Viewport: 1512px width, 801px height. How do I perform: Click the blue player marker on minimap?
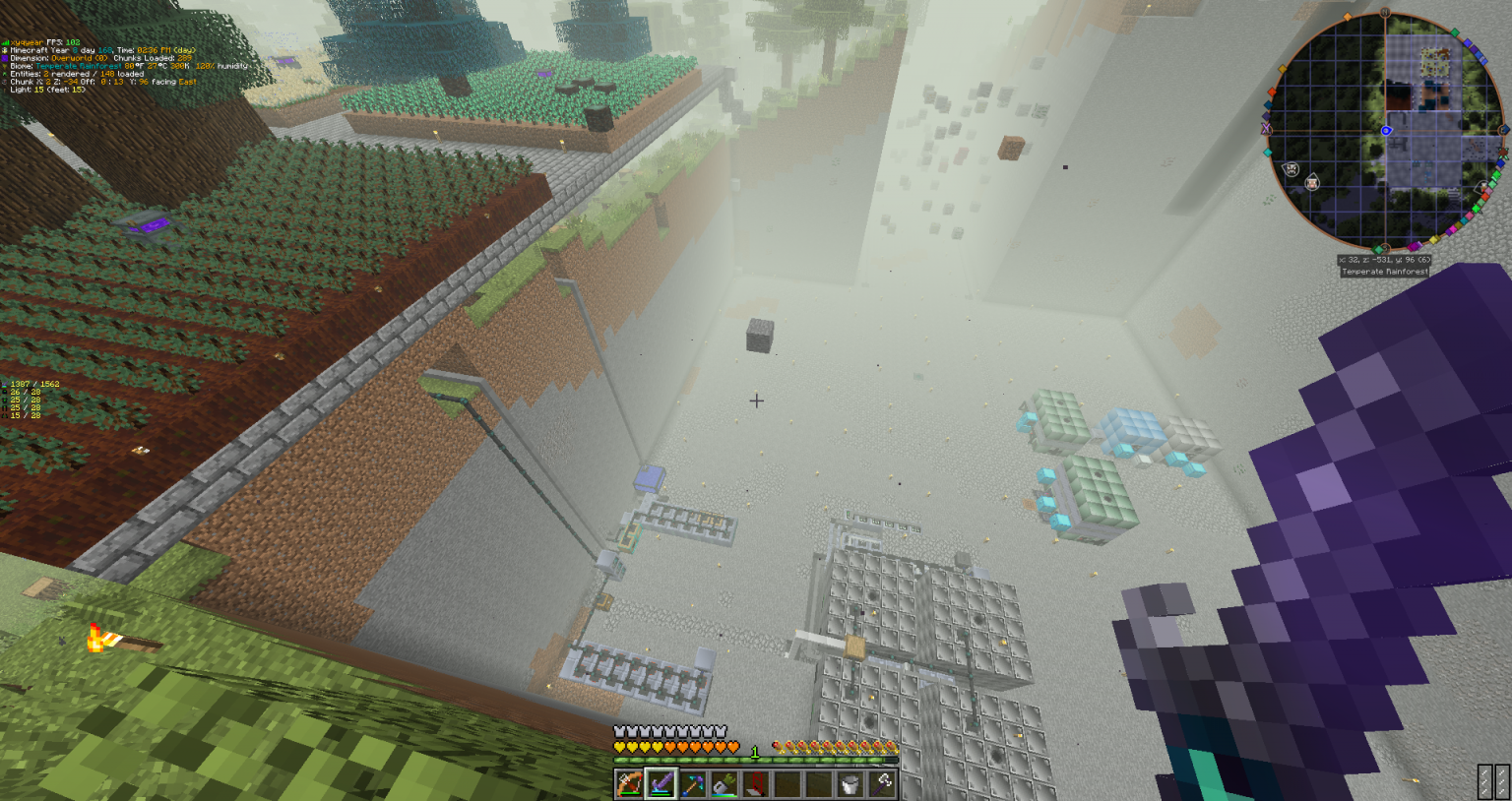1386,131
